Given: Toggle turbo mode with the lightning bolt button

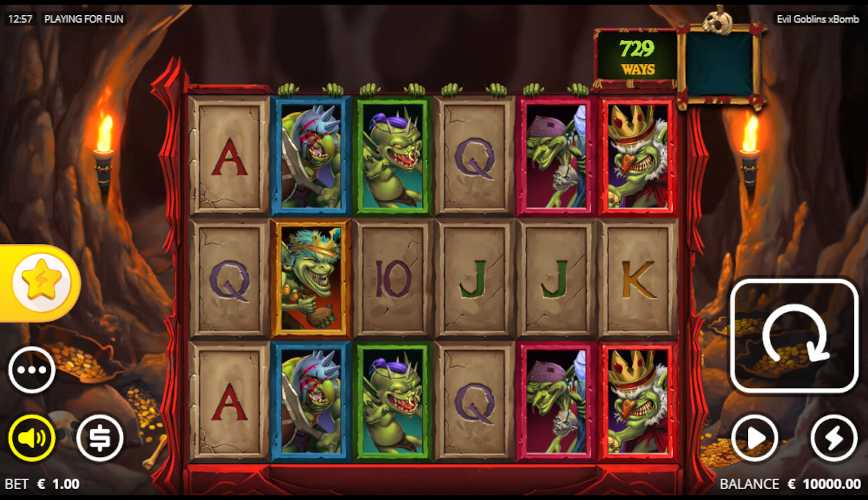Looking at the screenshot, I should 833,438.
